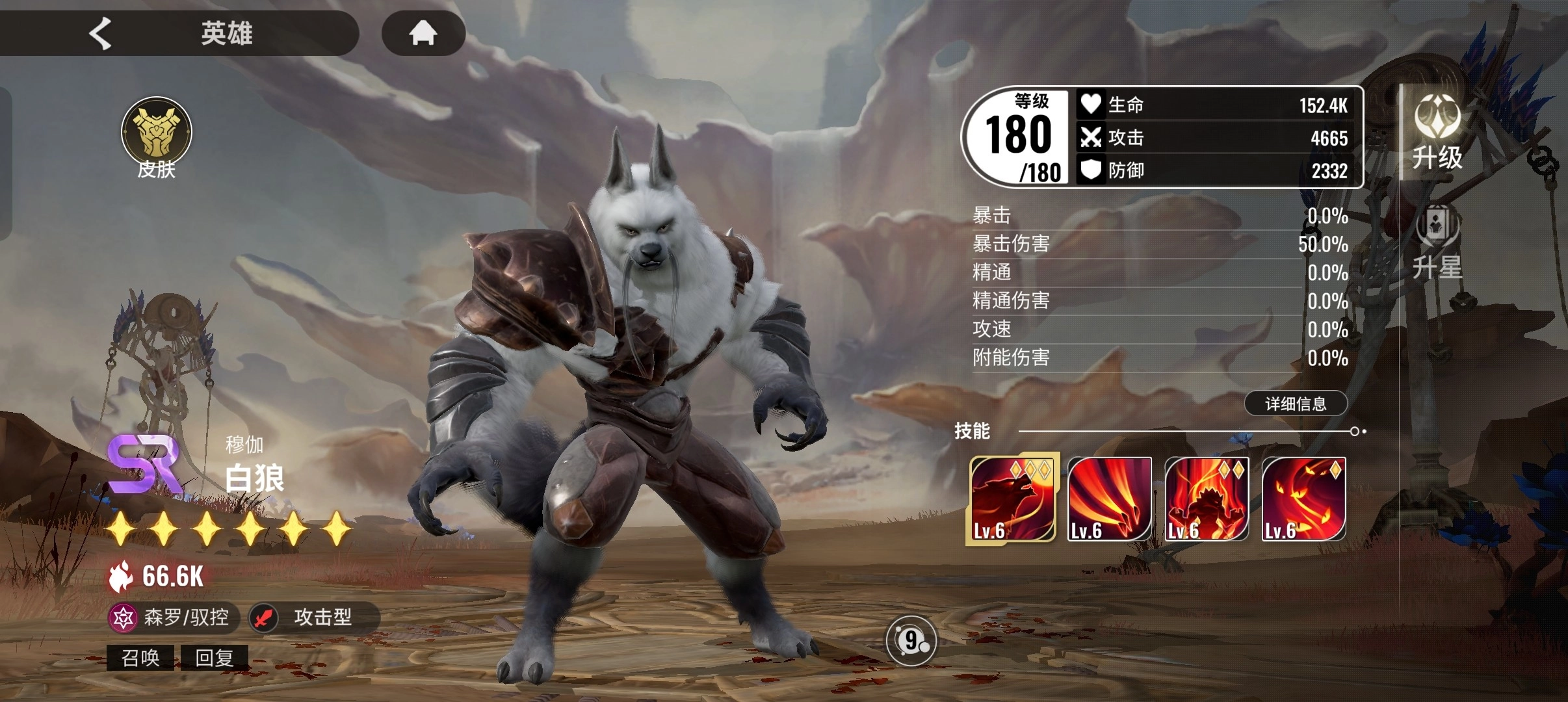Tap the 森罗/驭控 faction tag
Viewport: 1568px width, 702px height.
(174, 617)
